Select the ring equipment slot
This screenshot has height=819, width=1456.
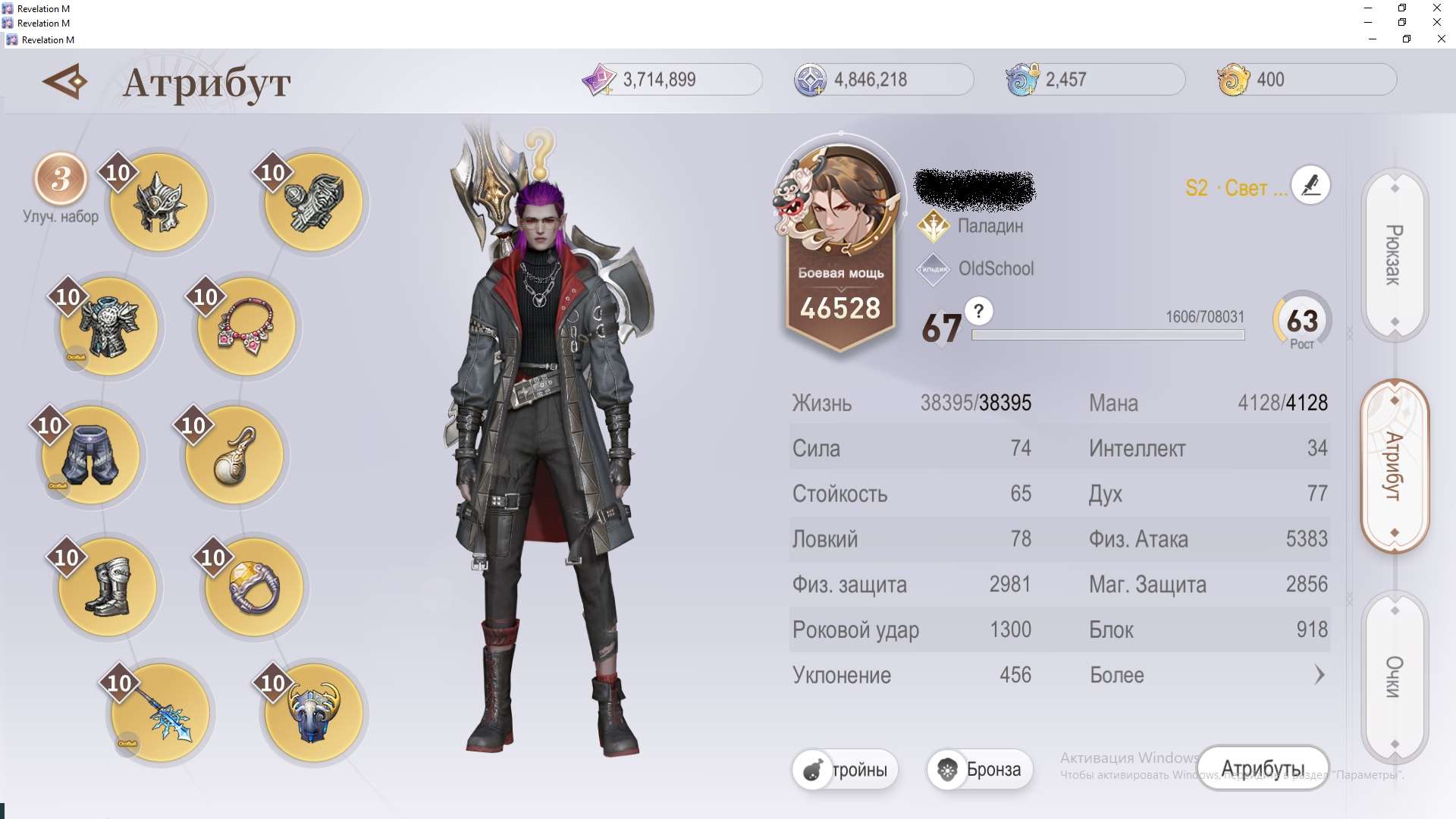click(x=254, y=586)
